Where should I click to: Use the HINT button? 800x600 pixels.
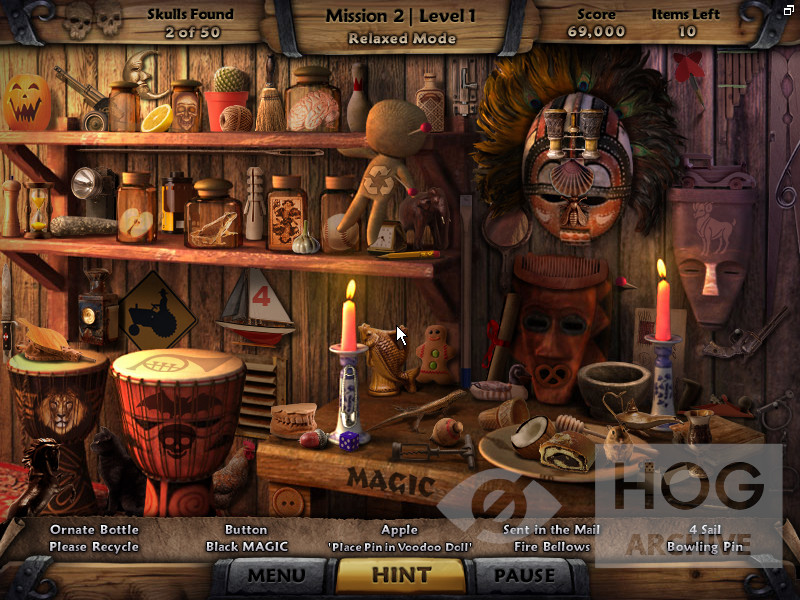[x=400, y=575]
